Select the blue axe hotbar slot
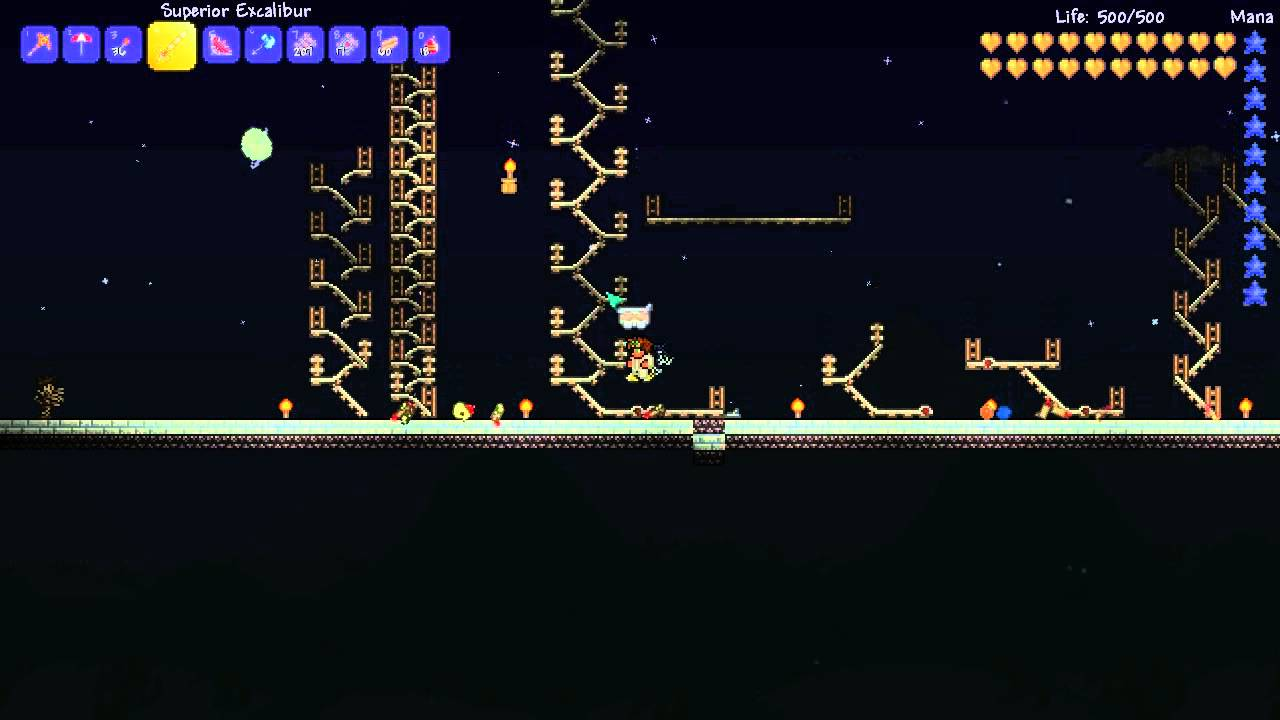Image resolution: width=1280 pixels, height=720 pixels. tap(263, 45)
